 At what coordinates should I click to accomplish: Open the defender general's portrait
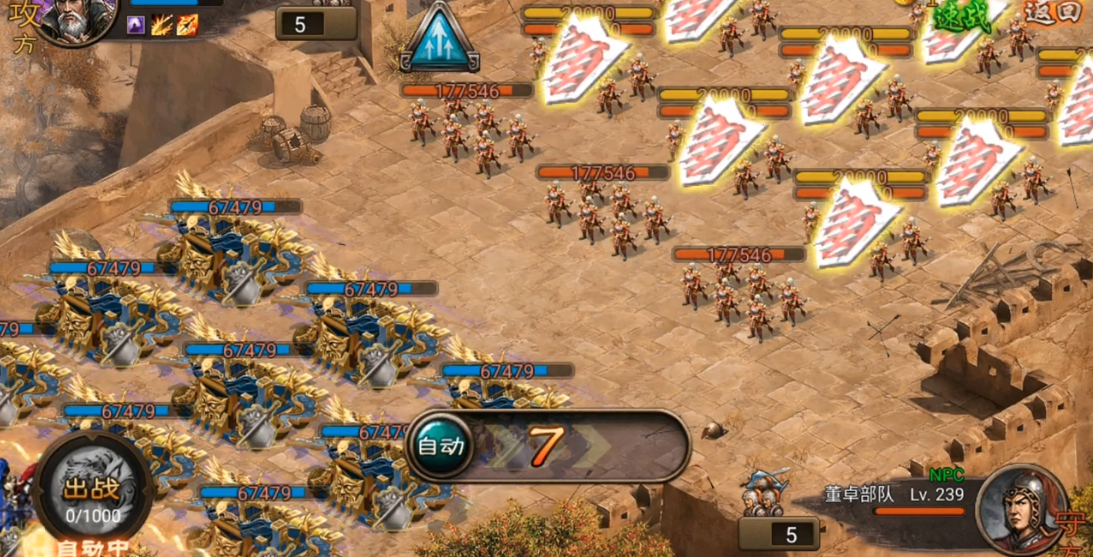pos(1018,509)
